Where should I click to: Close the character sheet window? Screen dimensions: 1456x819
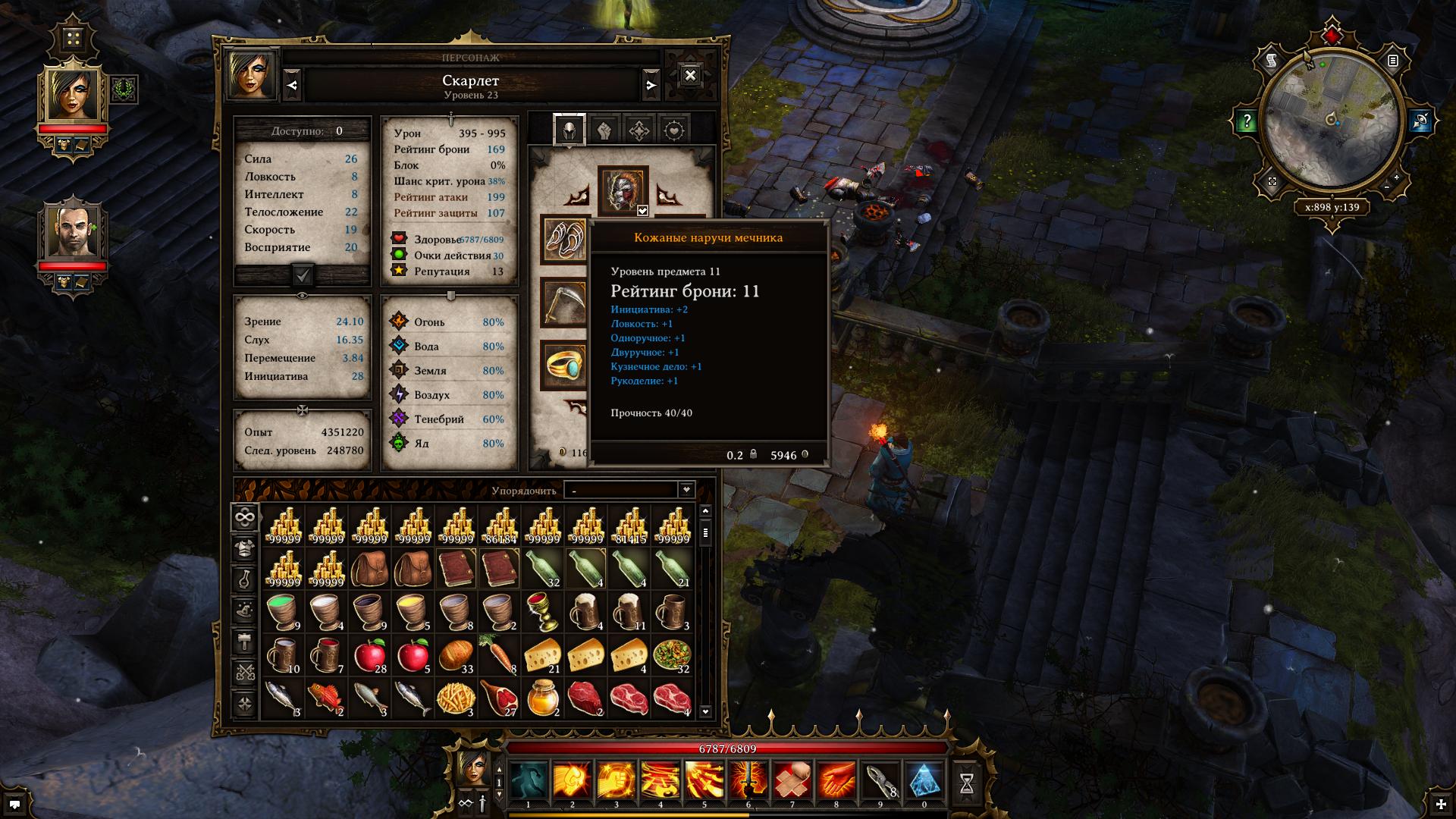(x=689, y=76)
